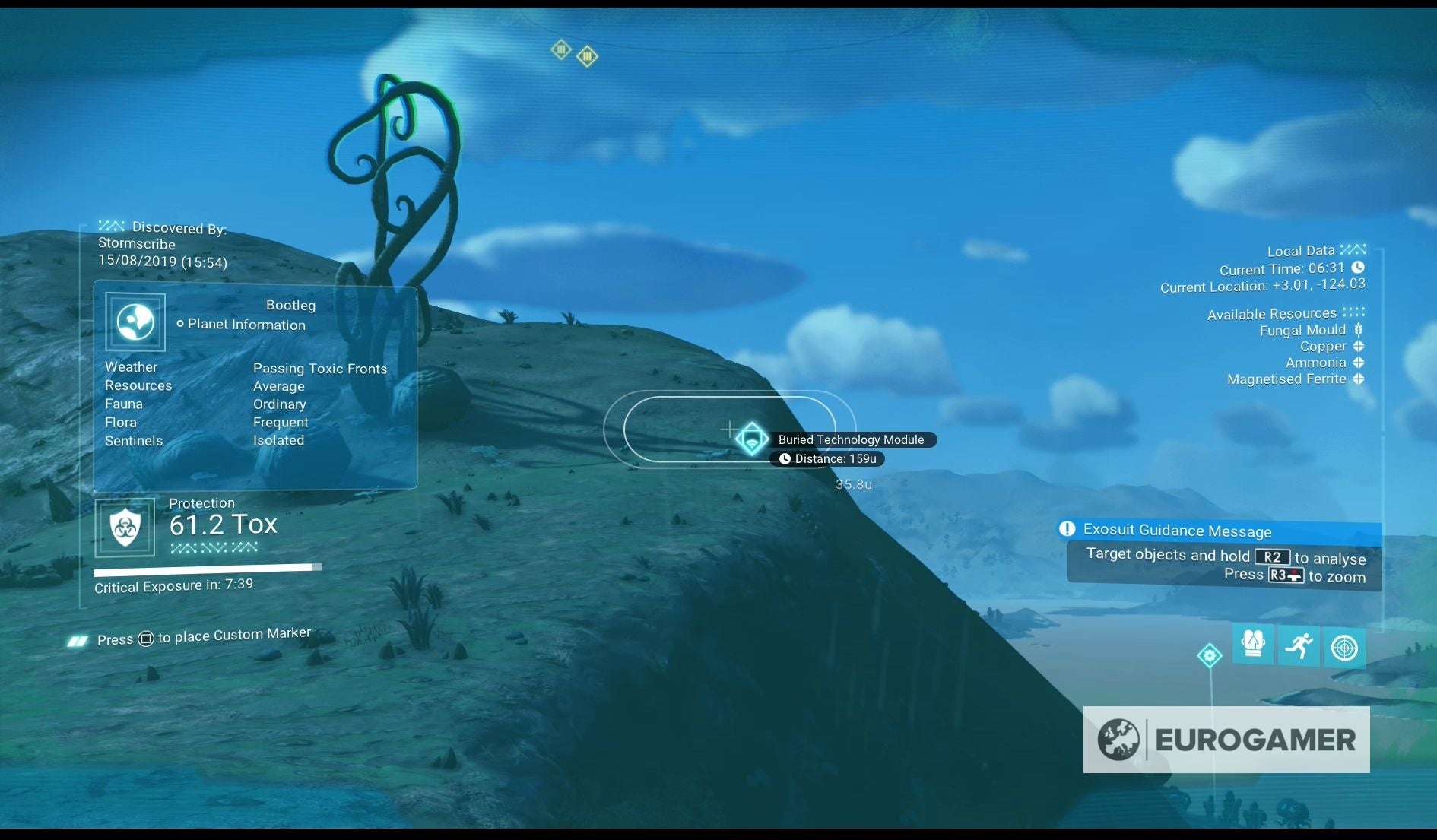Toggle the flower waypoint indicator bottom right
Viewport: 1437px width, 840px height.
click(1210, 655)
